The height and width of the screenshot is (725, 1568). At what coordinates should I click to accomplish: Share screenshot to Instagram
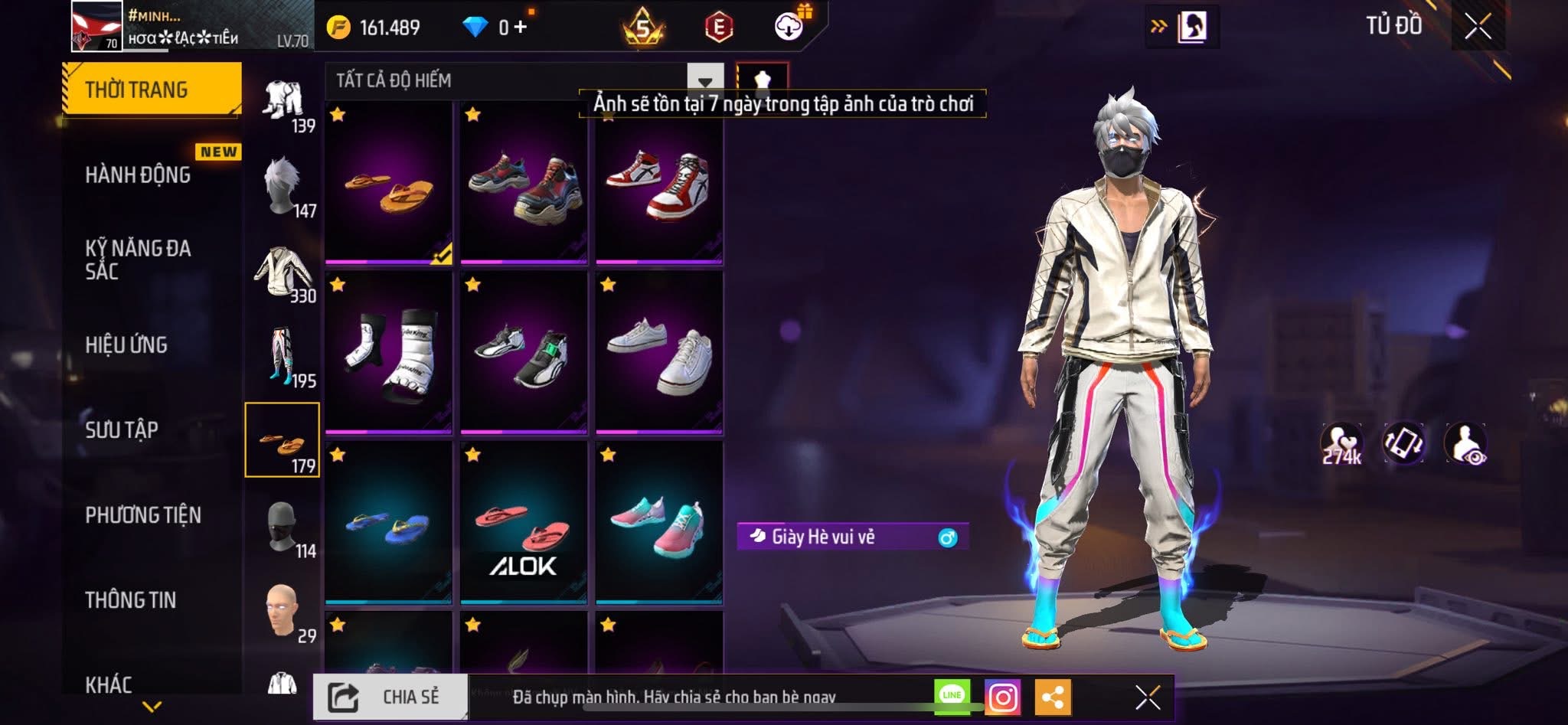click(1002, 697)
